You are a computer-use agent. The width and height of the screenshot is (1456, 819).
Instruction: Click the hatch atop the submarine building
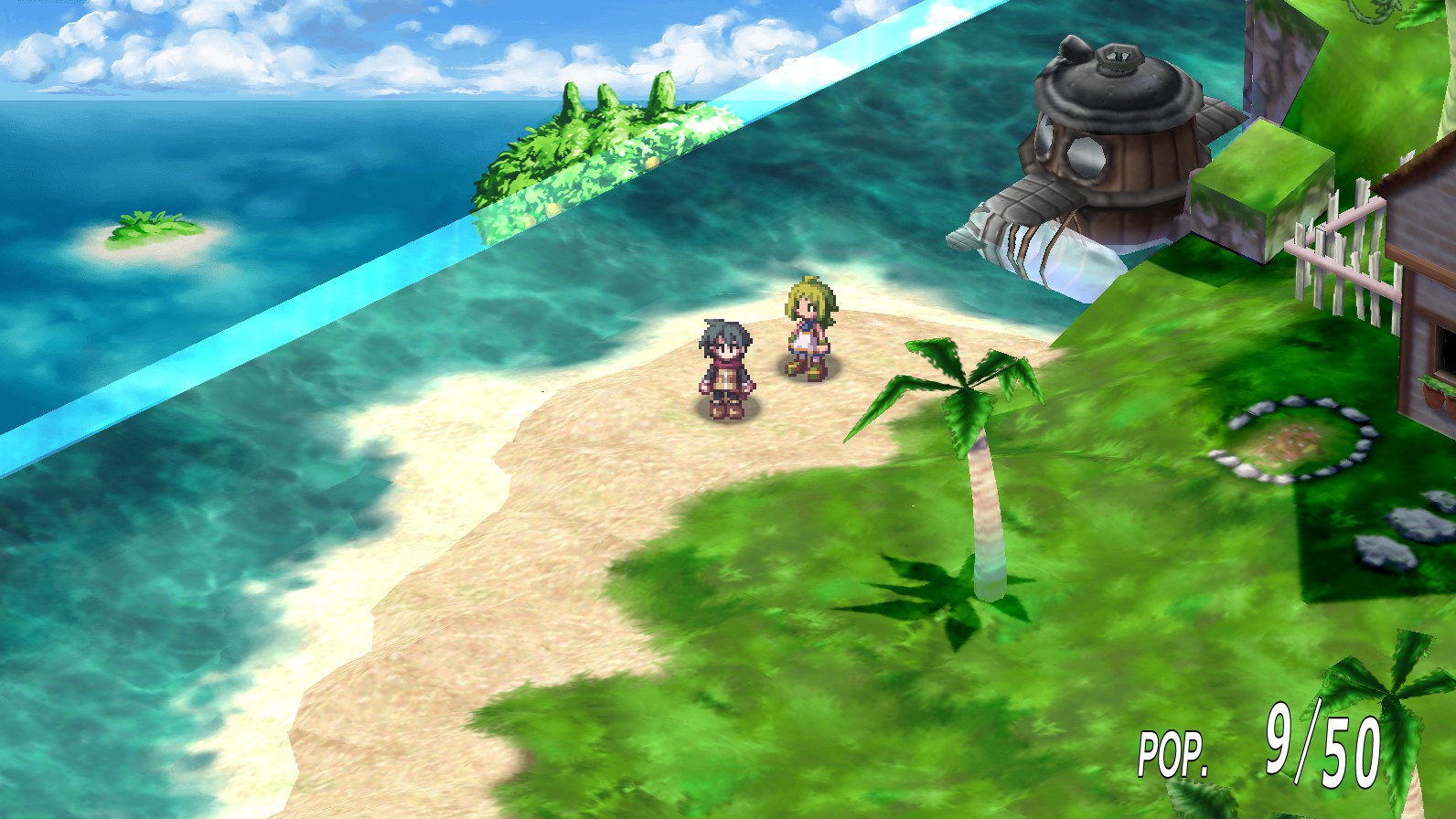point(1118,55)
